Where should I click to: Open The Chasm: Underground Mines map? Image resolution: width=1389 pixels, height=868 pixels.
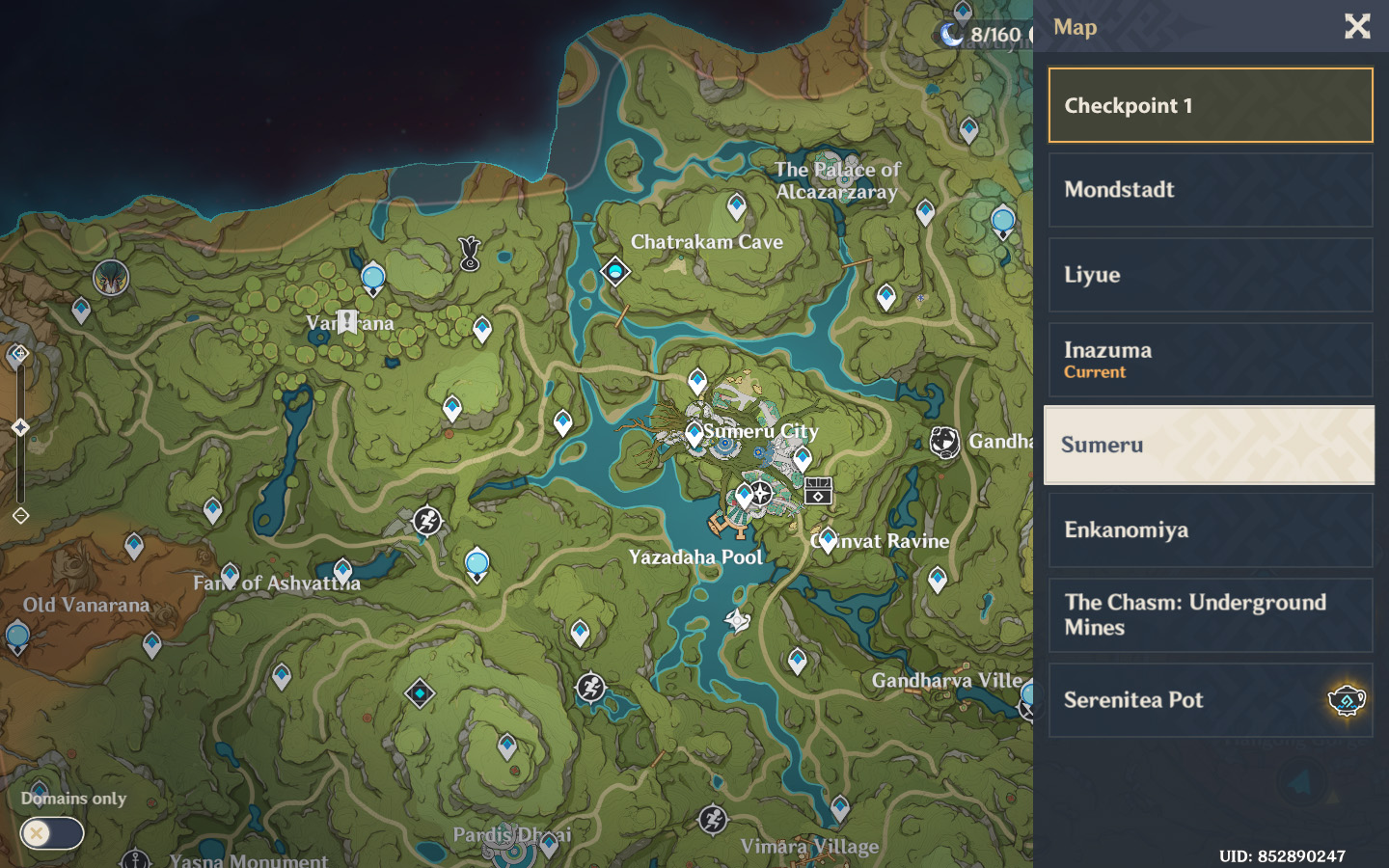tap(1210, 615)
